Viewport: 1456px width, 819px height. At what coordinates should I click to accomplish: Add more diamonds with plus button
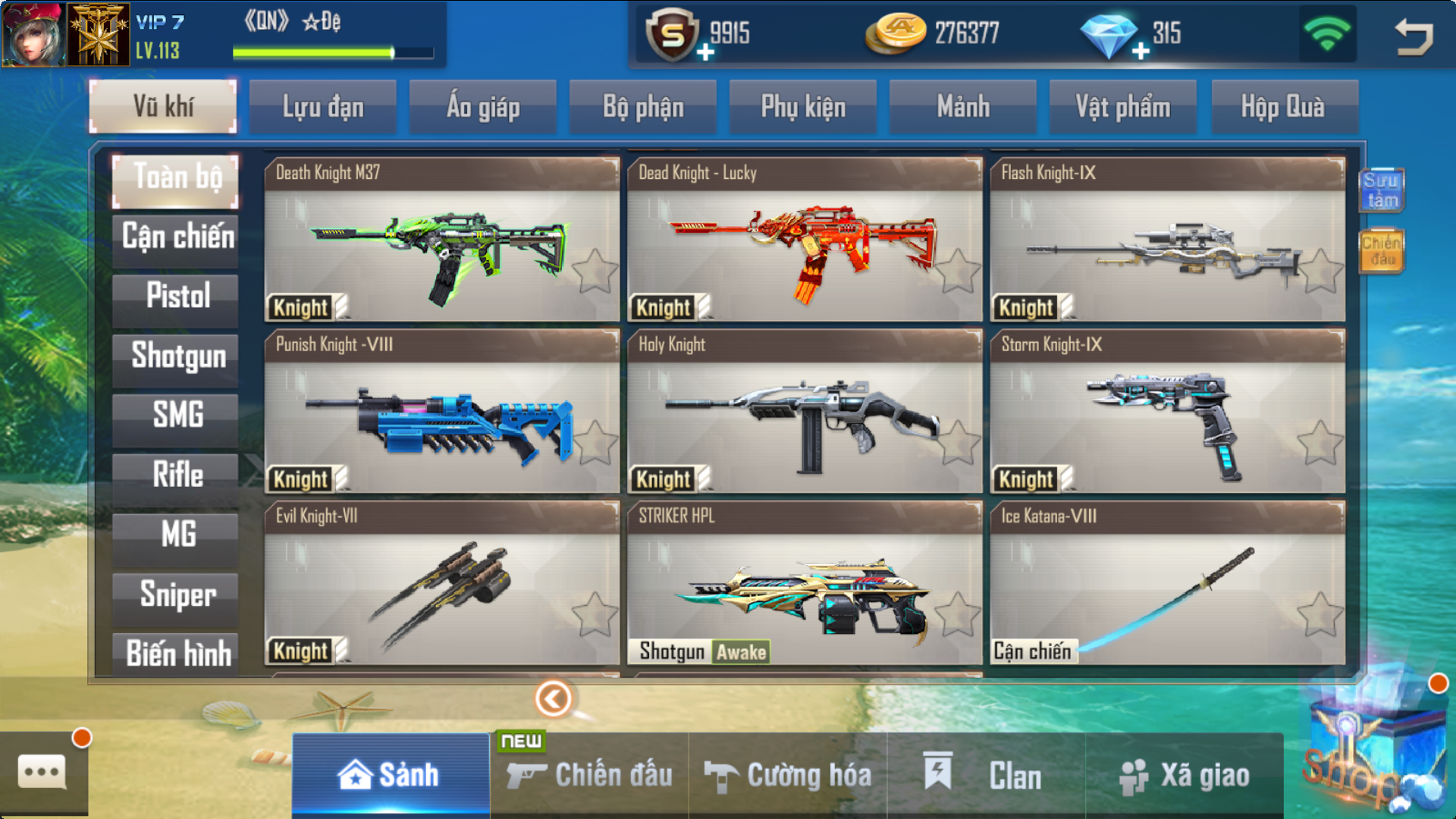click(x=1141, y=52)
